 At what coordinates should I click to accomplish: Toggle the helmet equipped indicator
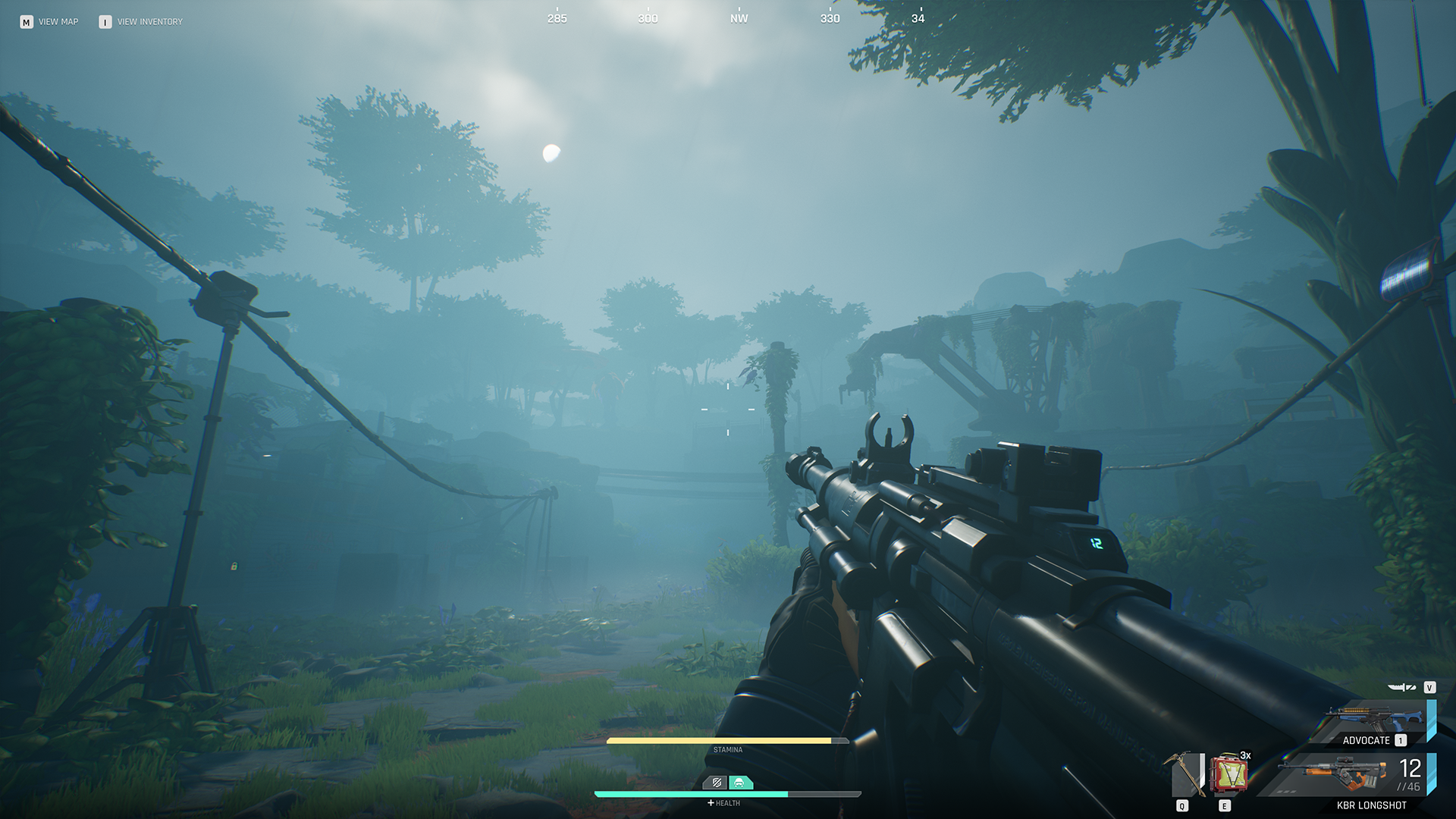click(741, 782)
